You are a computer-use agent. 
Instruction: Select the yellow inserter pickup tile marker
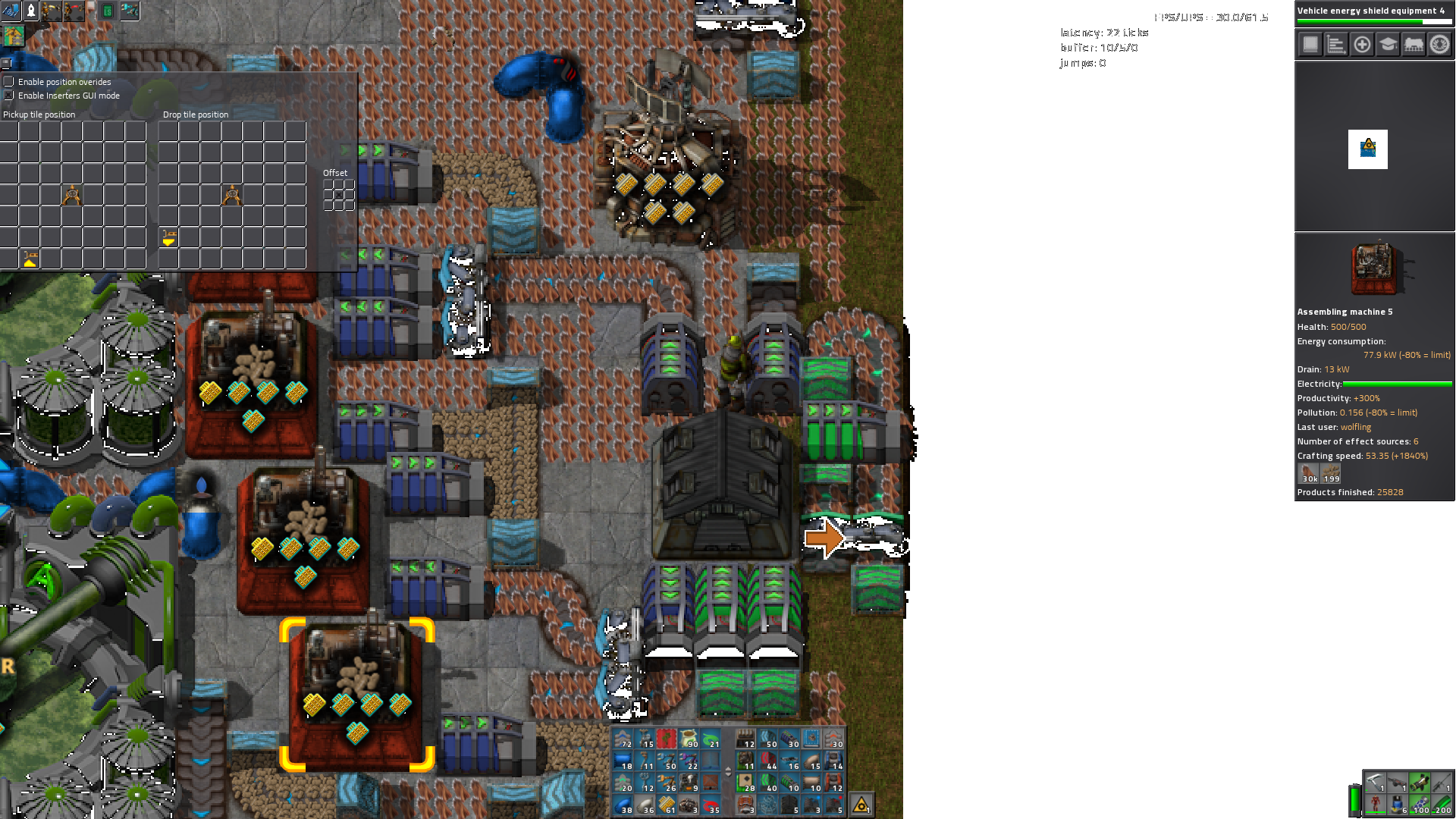tap(30, 259)
